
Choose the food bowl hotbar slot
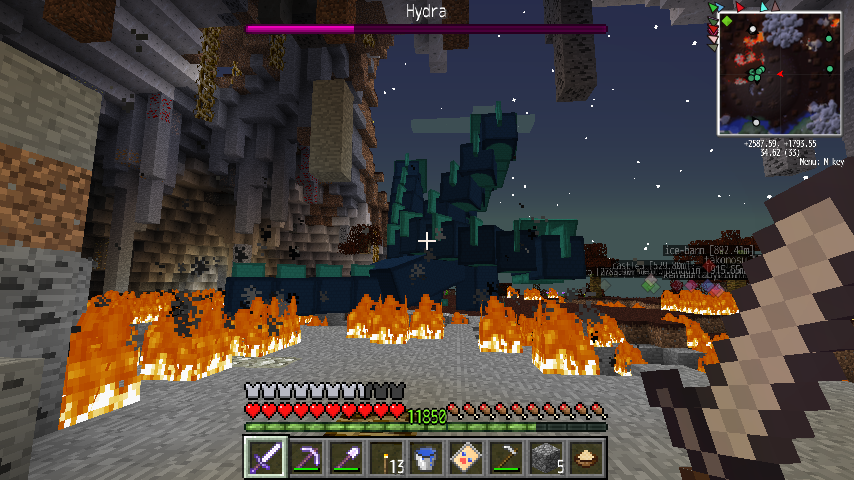586,458
